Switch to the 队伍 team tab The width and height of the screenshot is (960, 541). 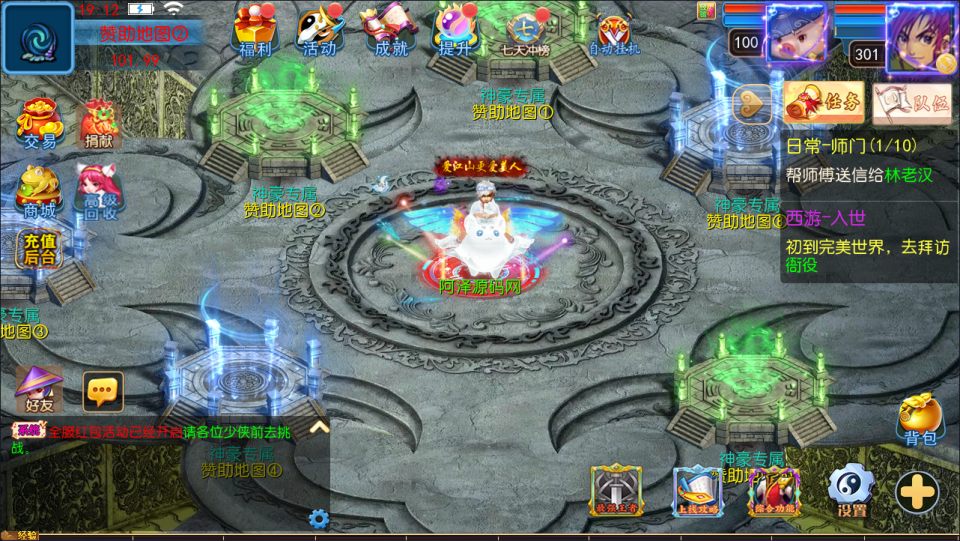click(910, 102)
